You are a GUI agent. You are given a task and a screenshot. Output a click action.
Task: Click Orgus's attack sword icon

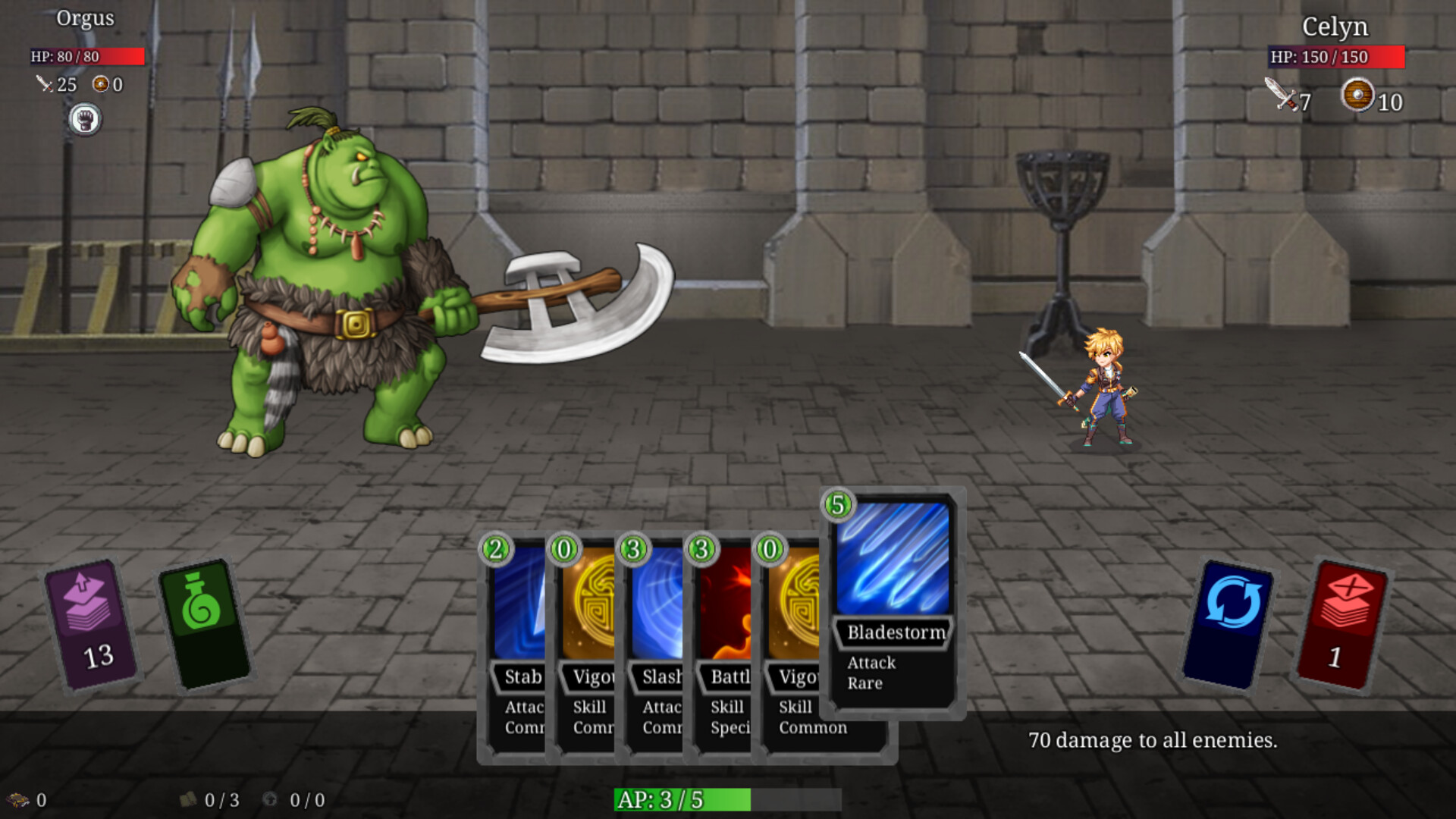coord(43,85)
